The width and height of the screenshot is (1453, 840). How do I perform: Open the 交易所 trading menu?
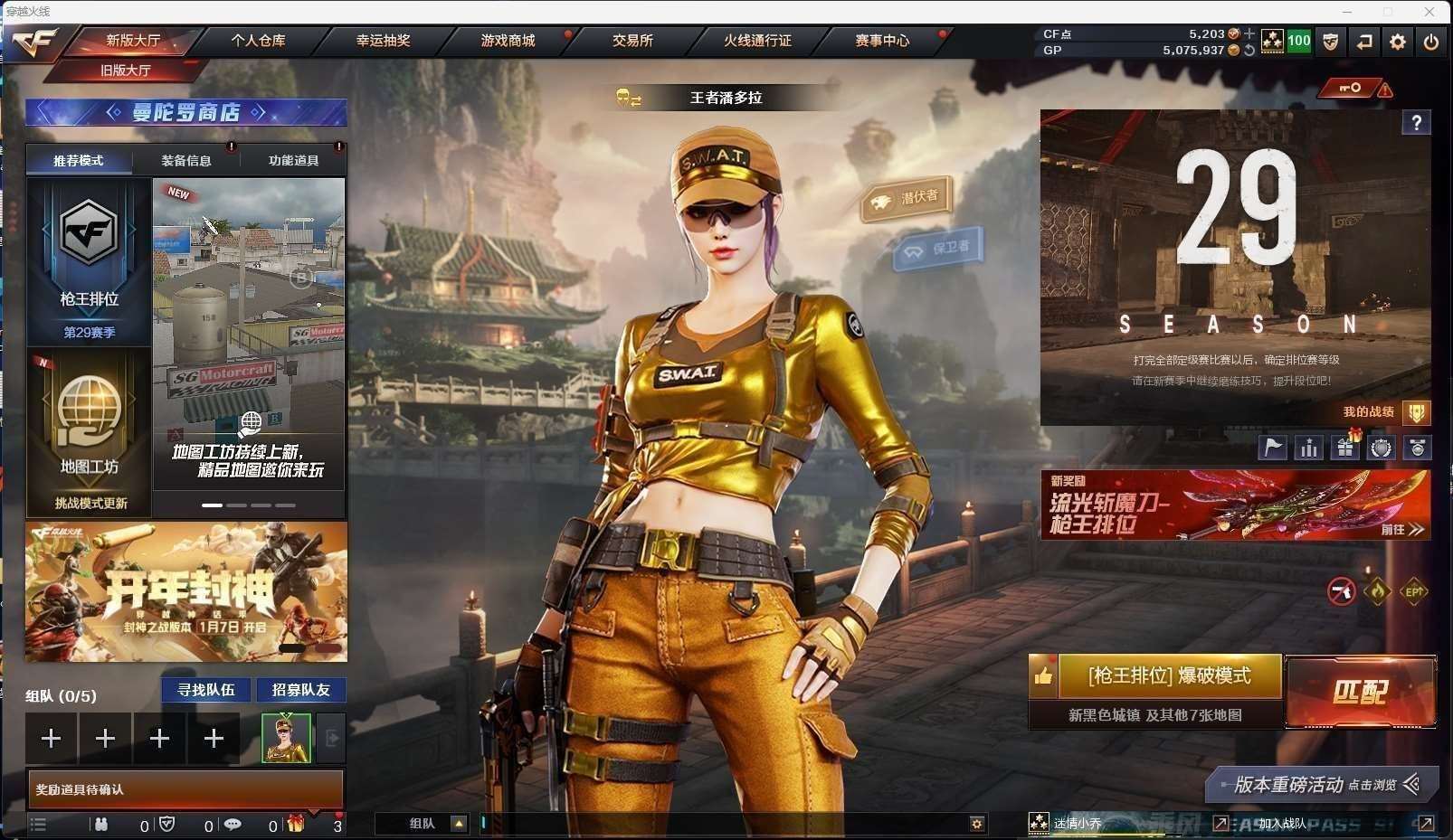tap(632, 41)
